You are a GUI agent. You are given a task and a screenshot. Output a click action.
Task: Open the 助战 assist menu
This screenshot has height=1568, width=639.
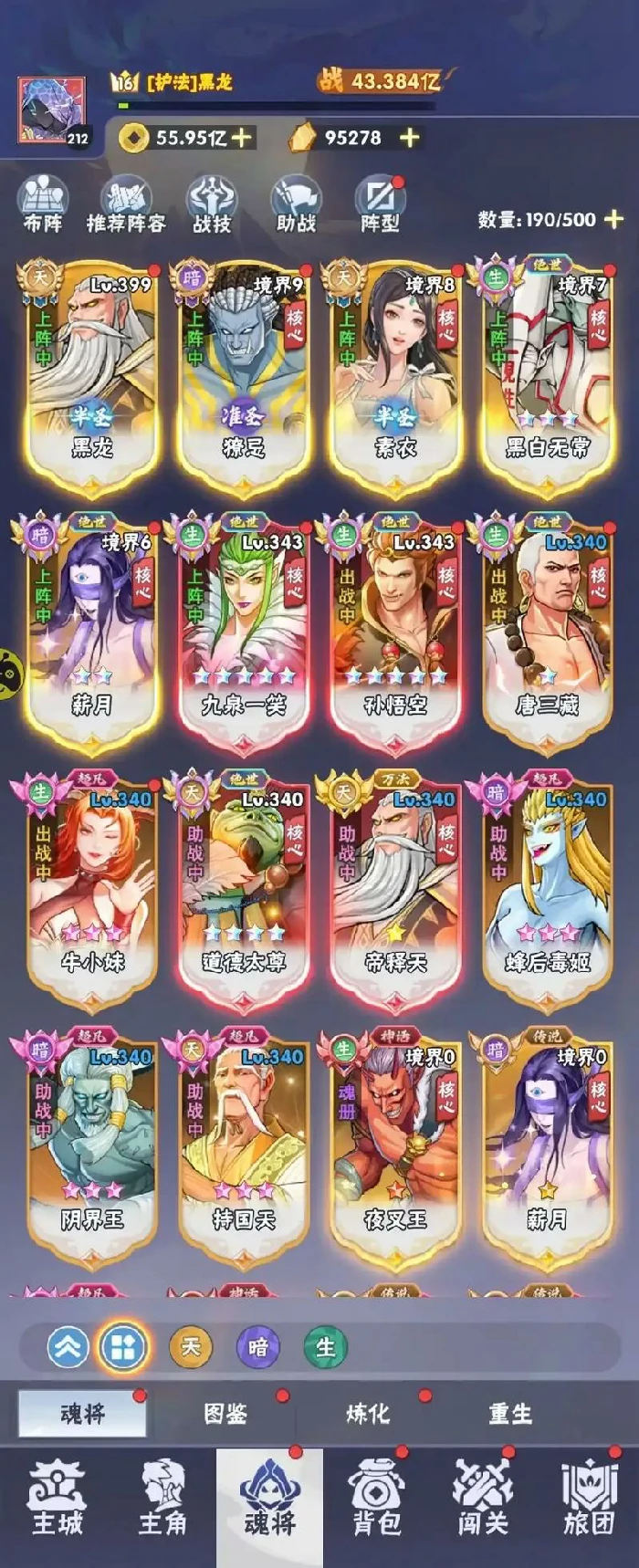pos(296,205)
